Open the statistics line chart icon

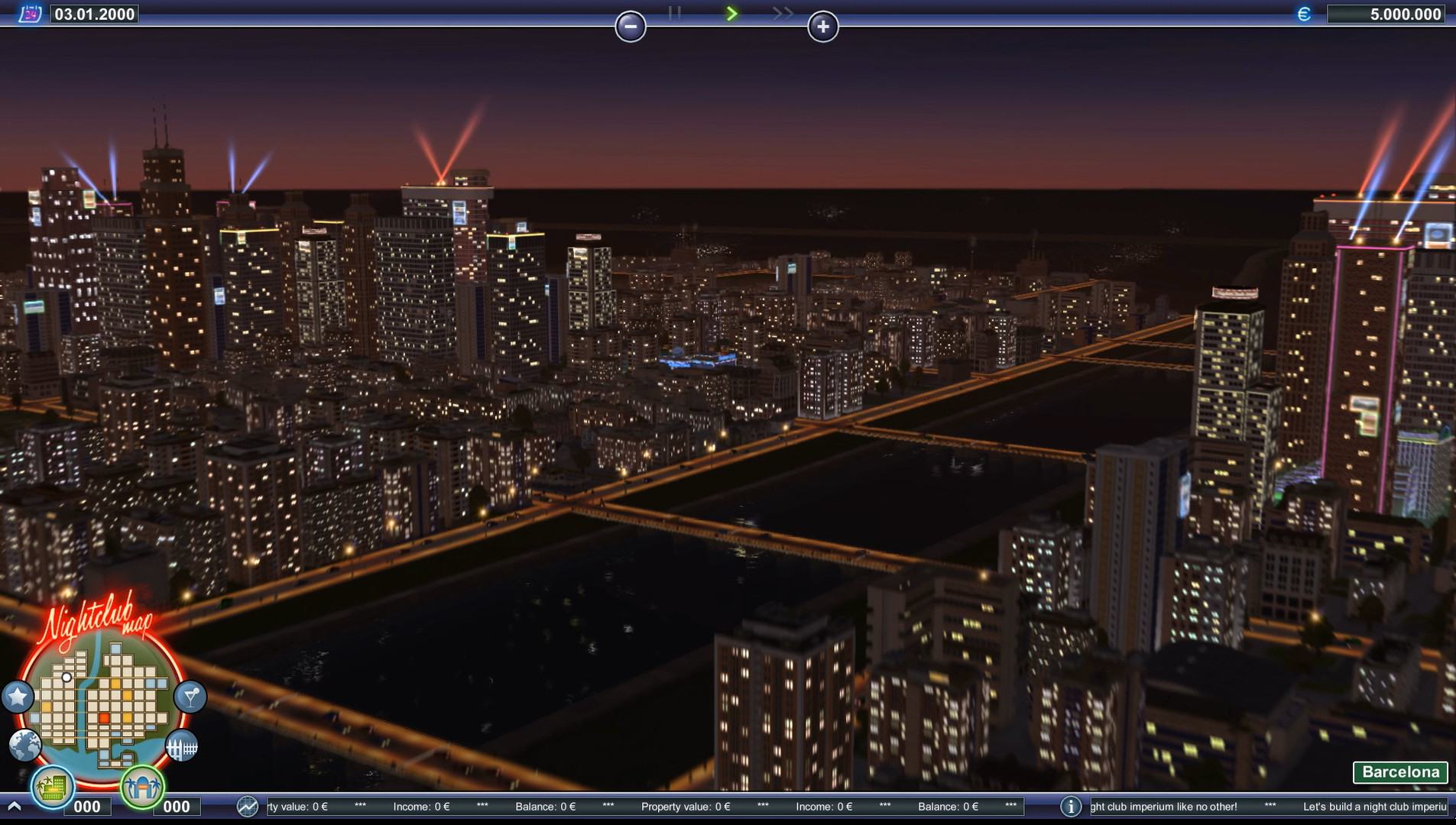(x=248, y=806)
